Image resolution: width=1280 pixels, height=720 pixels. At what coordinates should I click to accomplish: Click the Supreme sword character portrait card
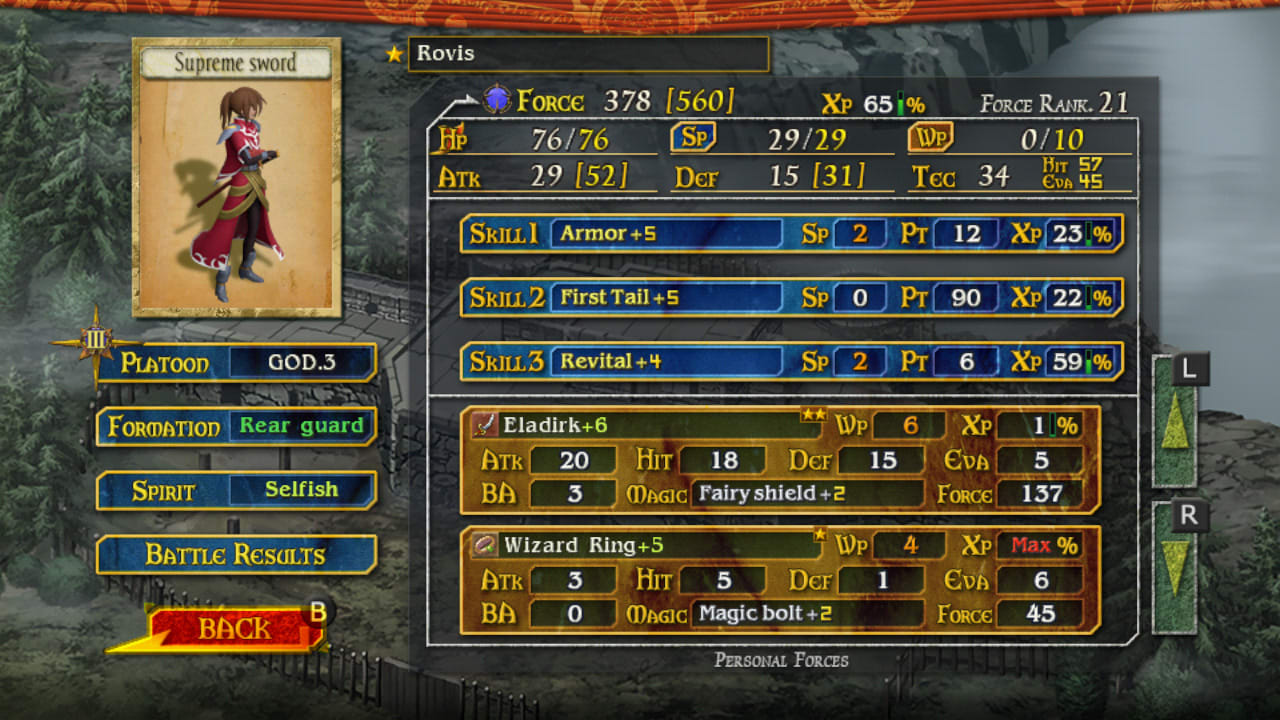click(x=236, y=178)
